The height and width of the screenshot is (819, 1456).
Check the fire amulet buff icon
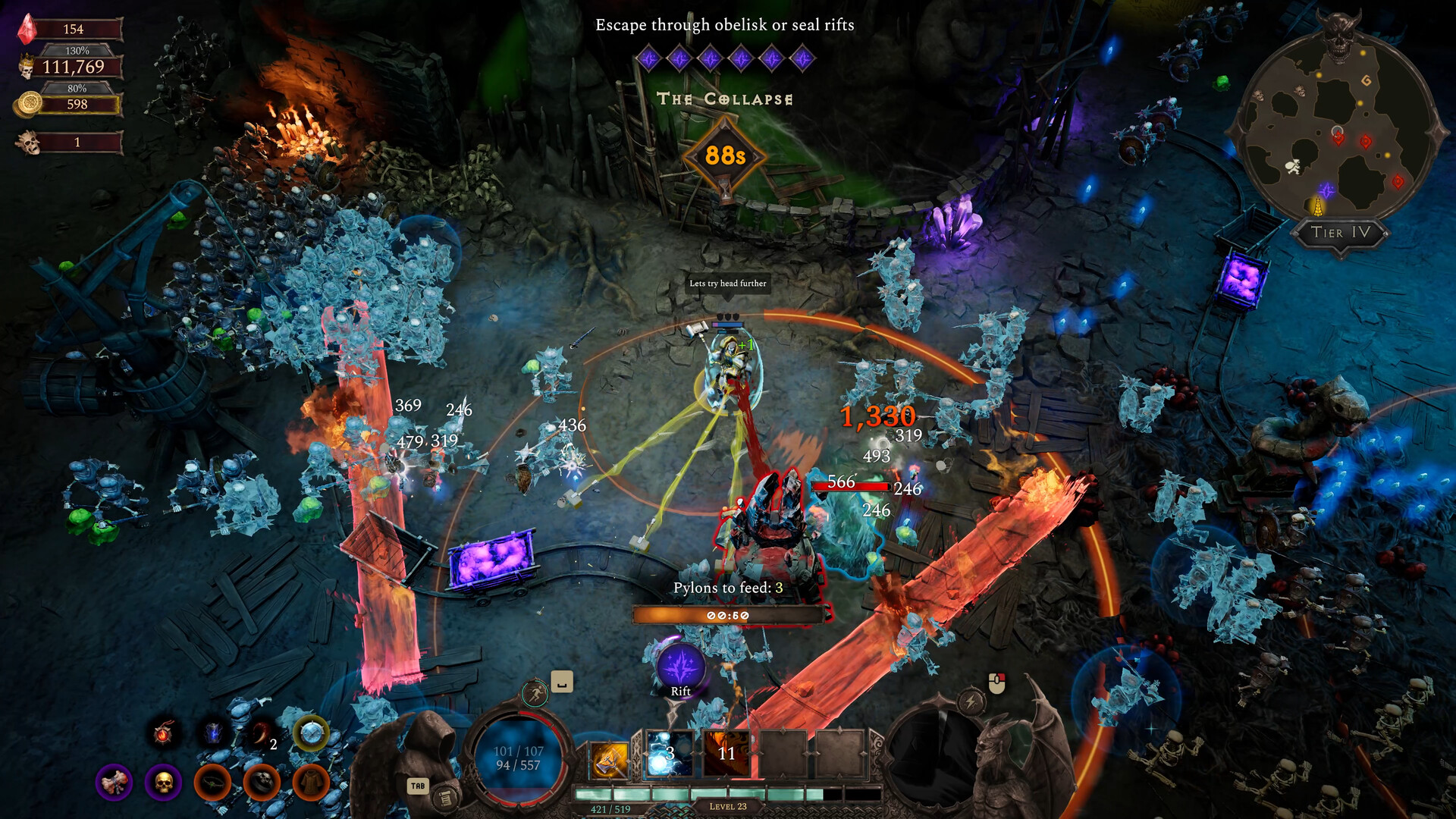(x=164, y=733)
